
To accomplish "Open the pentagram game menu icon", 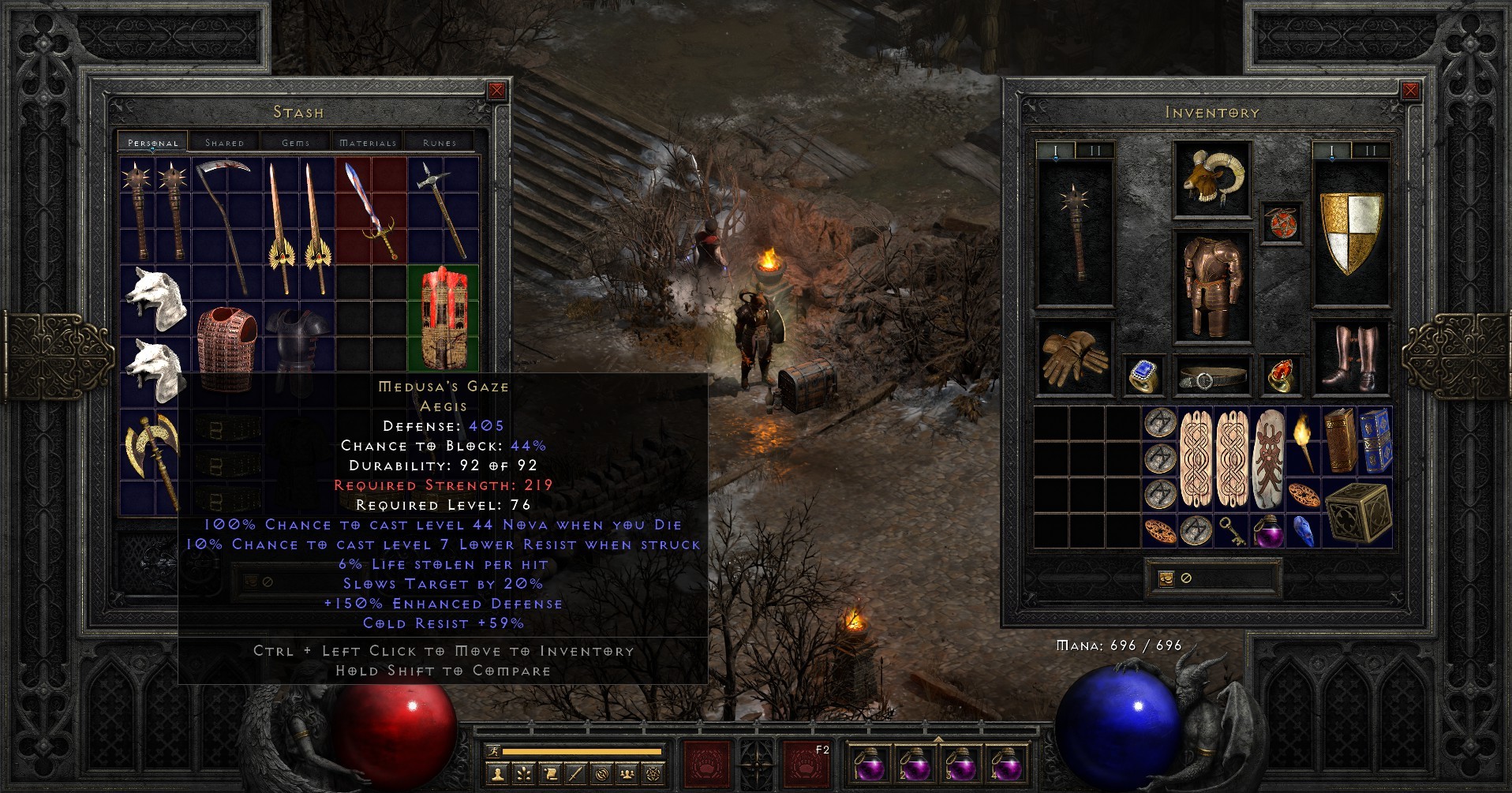I will 653,774.
